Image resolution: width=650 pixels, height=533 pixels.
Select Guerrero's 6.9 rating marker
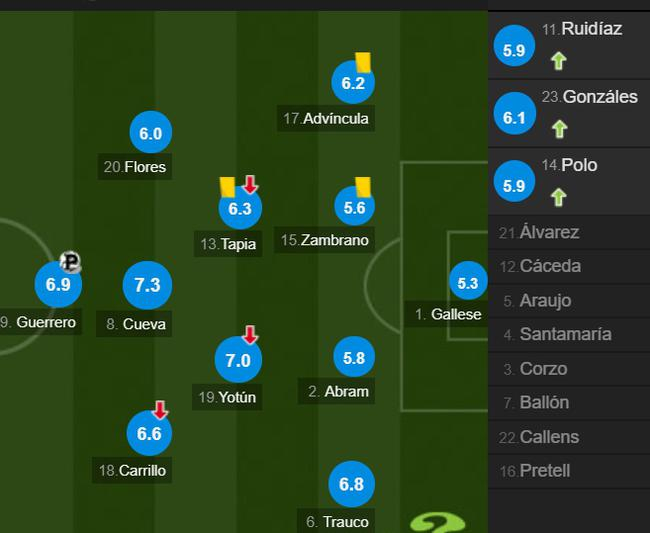coord(58,284)
